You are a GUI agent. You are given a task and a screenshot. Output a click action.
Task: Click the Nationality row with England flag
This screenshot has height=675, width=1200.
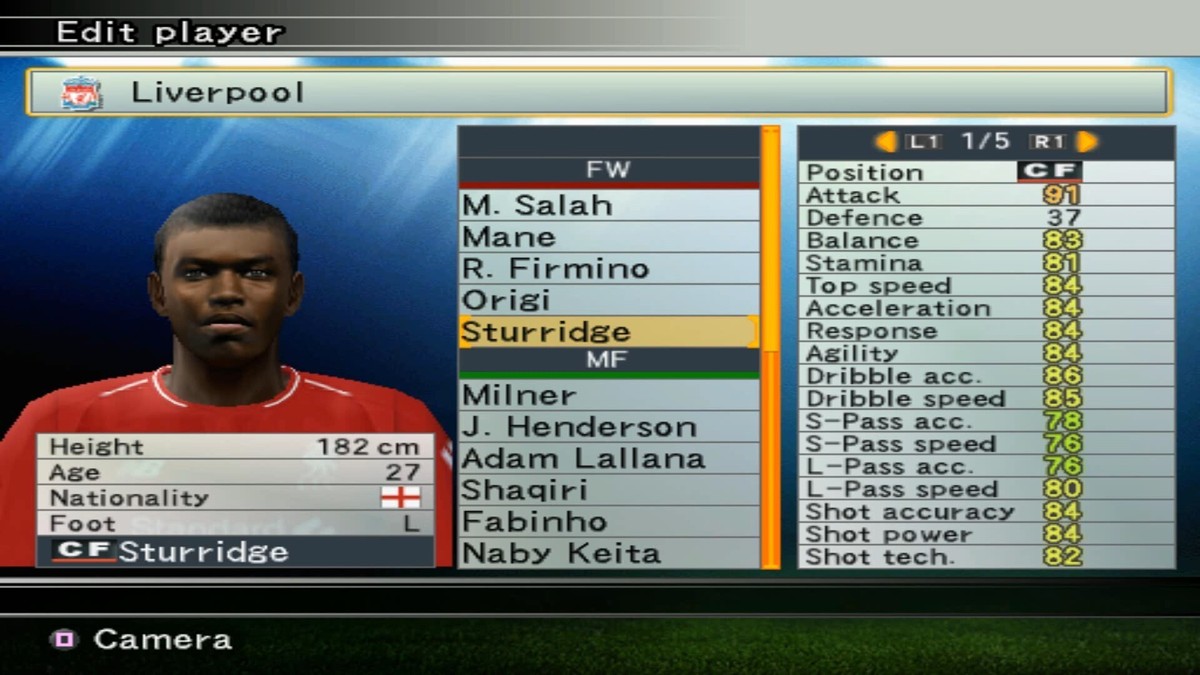[235, 498]
